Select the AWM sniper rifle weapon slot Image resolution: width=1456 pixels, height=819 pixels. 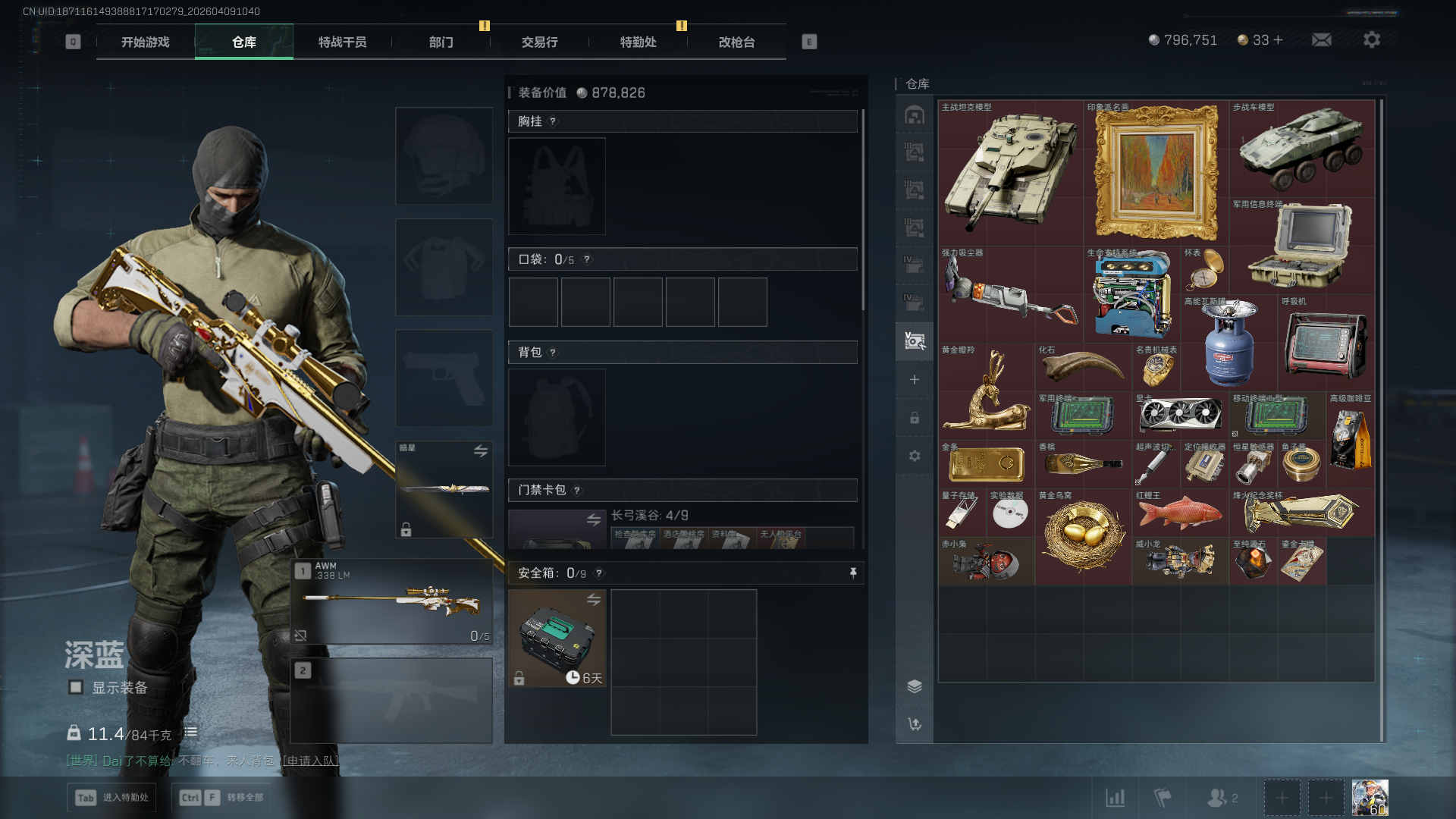coord(392,602)
